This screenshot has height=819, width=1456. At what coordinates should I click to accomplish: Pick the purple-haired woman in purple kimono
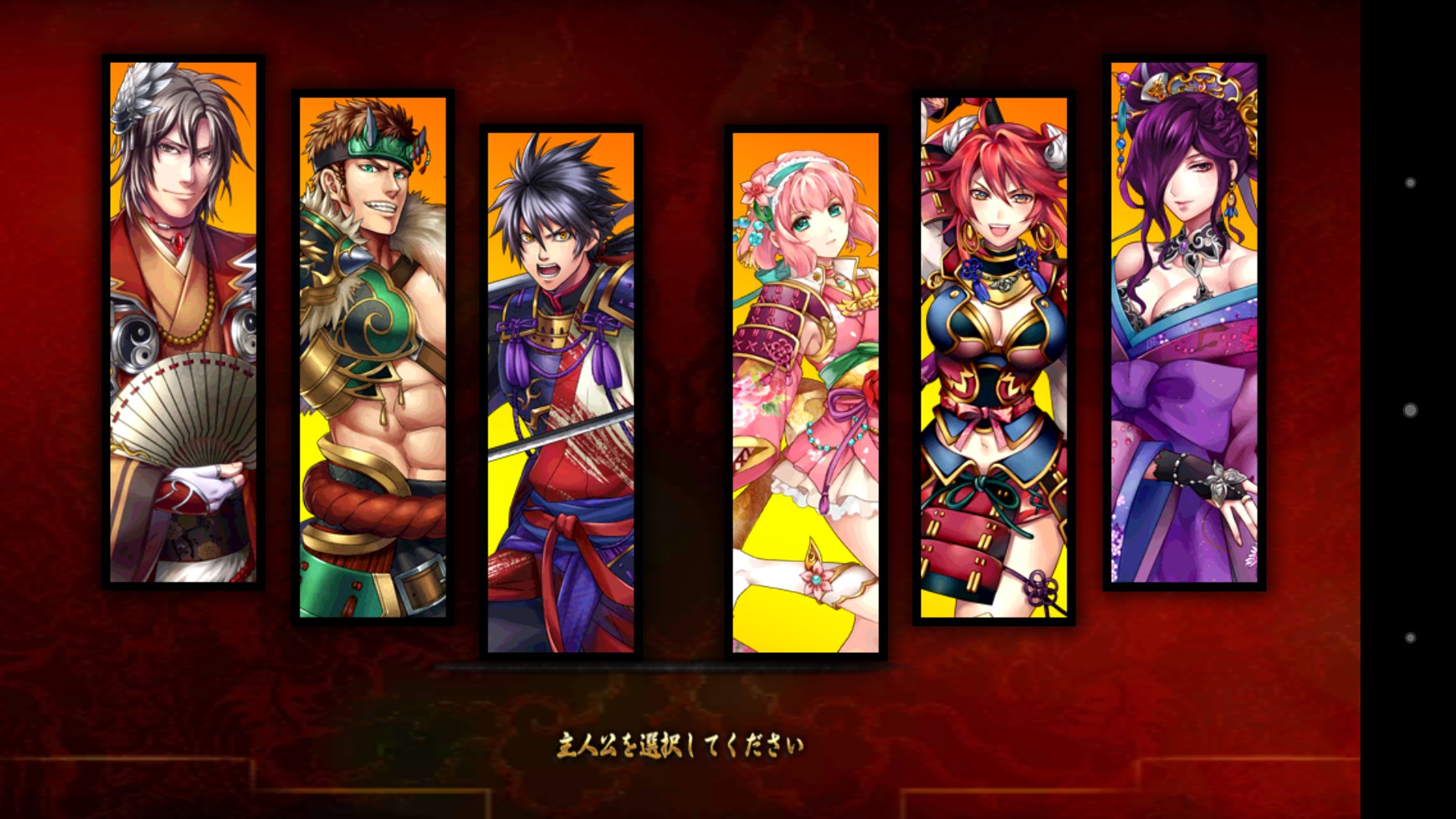pyautogui.click(x=1184, y=322)
